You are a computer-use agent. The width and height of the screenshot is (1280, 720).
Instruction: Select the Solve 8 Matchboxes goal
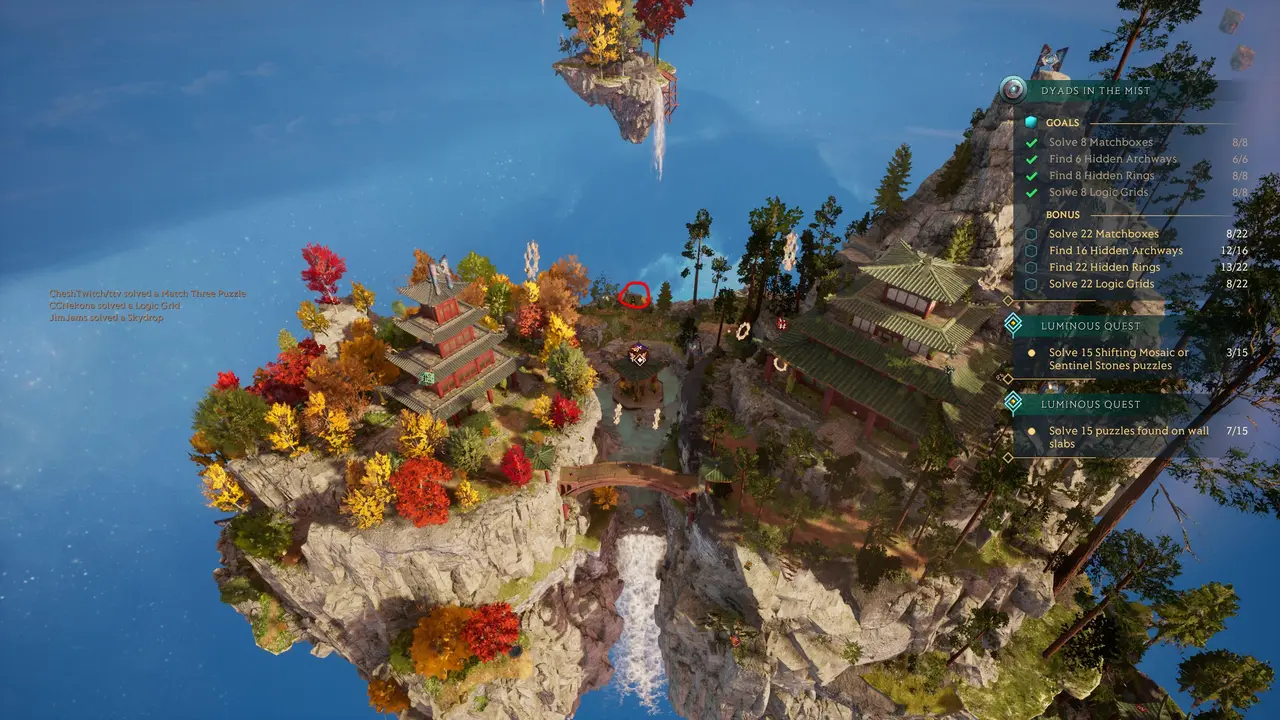click(1100, 142)
